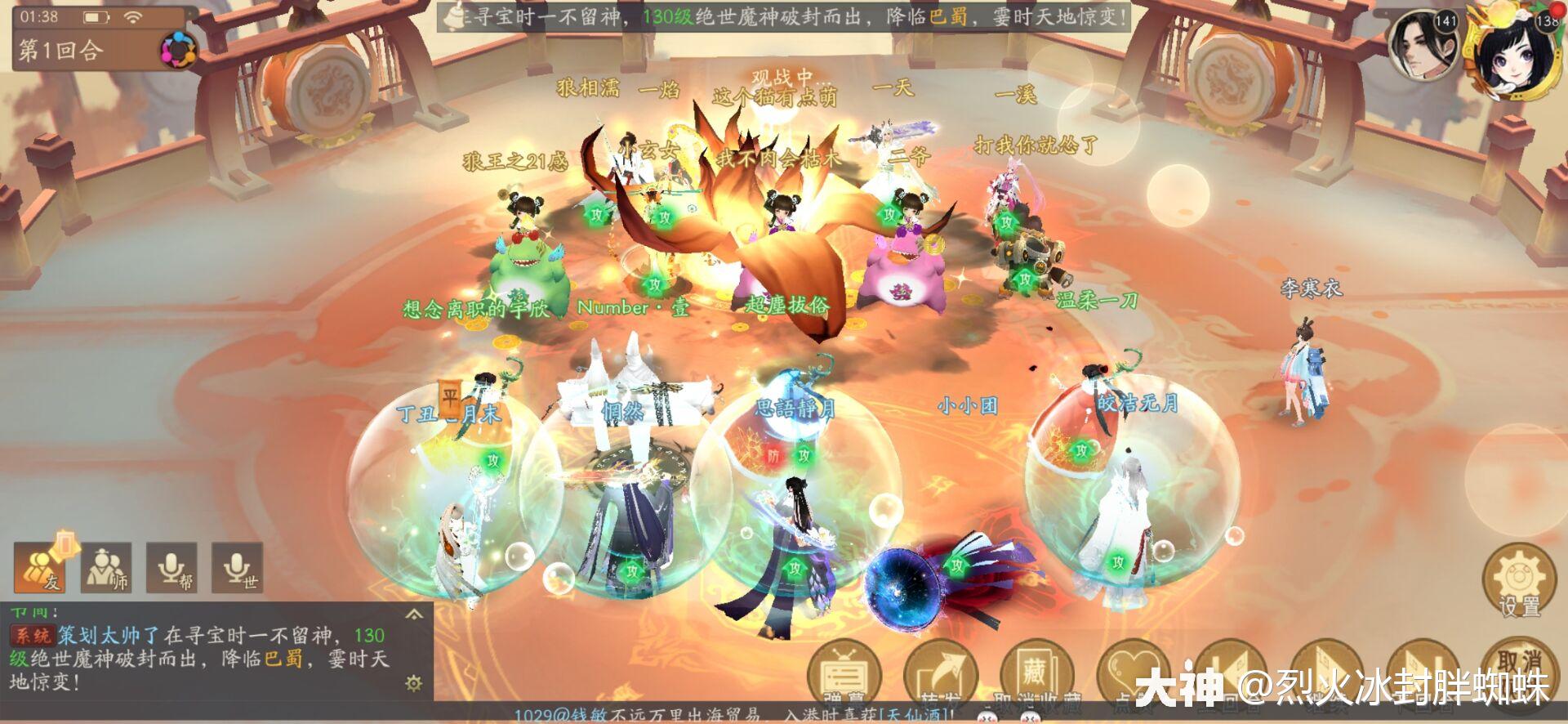Viewport: 1568px width, 724px height.
Task: Select level 138 girl character portrait
Action: point(1517,47)
